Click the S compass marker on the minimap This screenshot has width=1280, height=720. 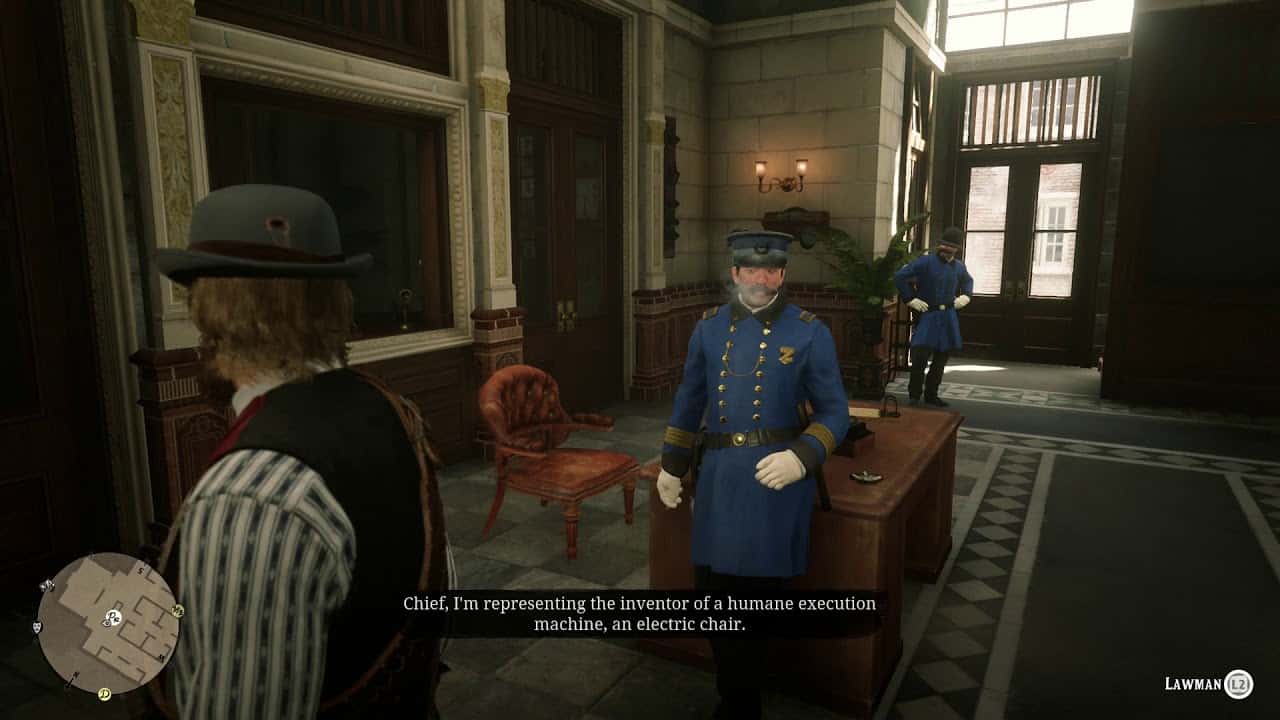pos(139,569)
